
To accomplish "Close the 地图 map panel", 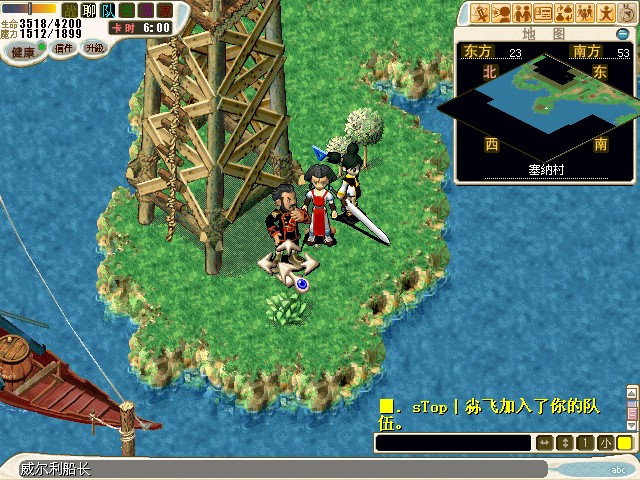I will pos(622,34).
